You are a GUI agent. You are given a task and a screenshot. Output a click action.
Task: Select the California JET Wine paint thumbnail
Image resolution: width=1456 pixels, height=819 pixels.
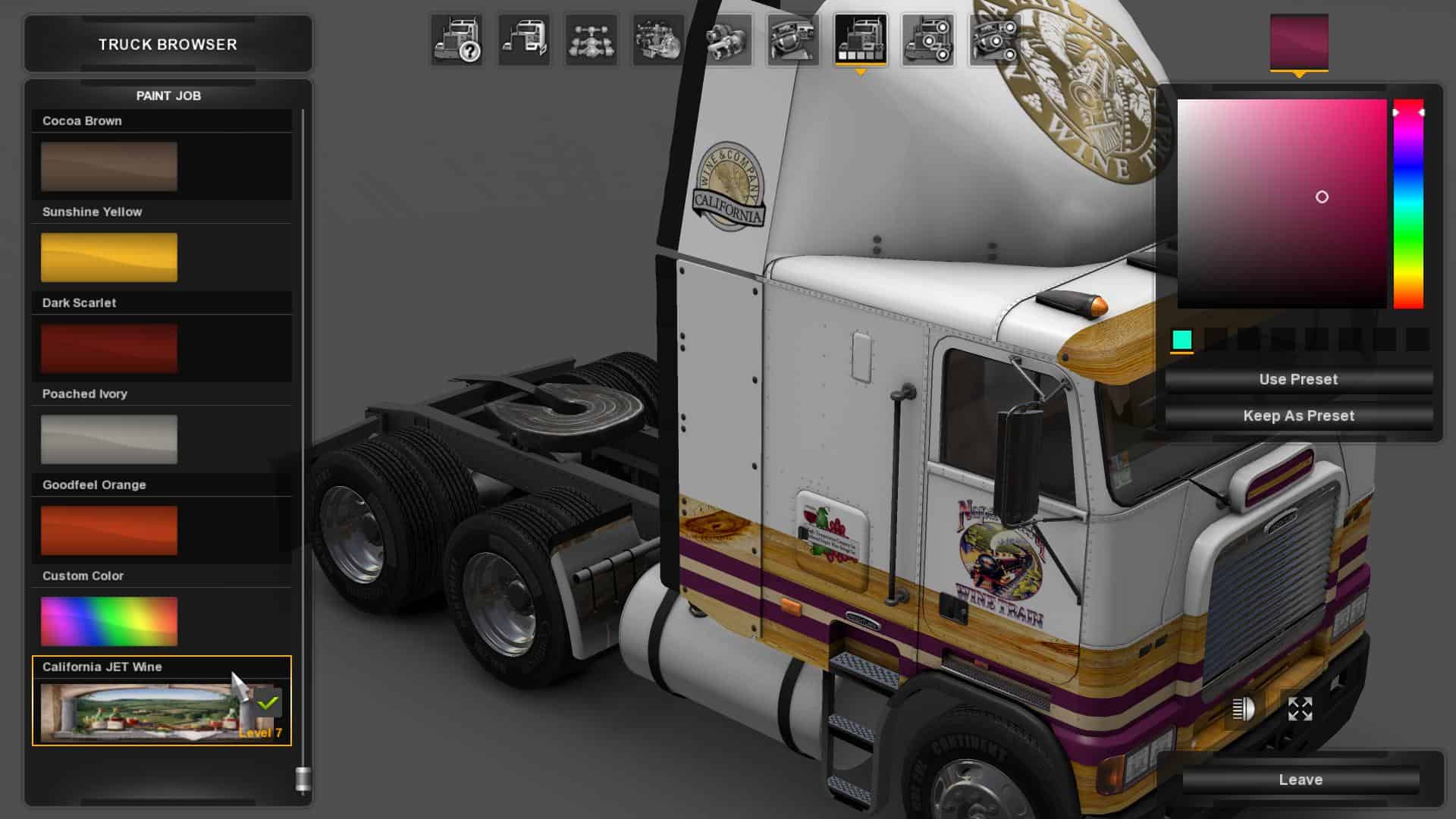(x=140, y=711)
